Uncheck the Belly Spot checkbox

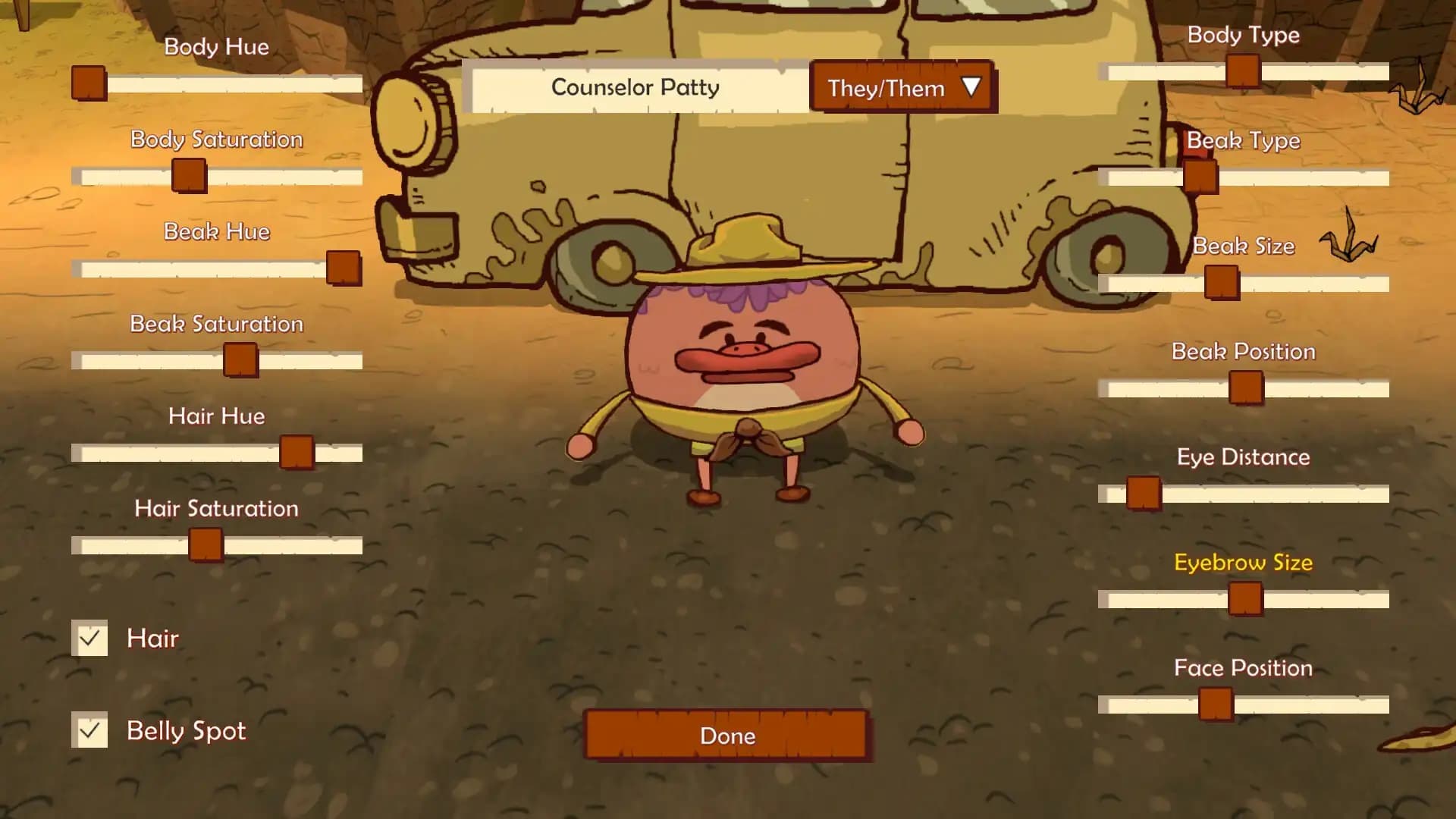coord(89,730)
